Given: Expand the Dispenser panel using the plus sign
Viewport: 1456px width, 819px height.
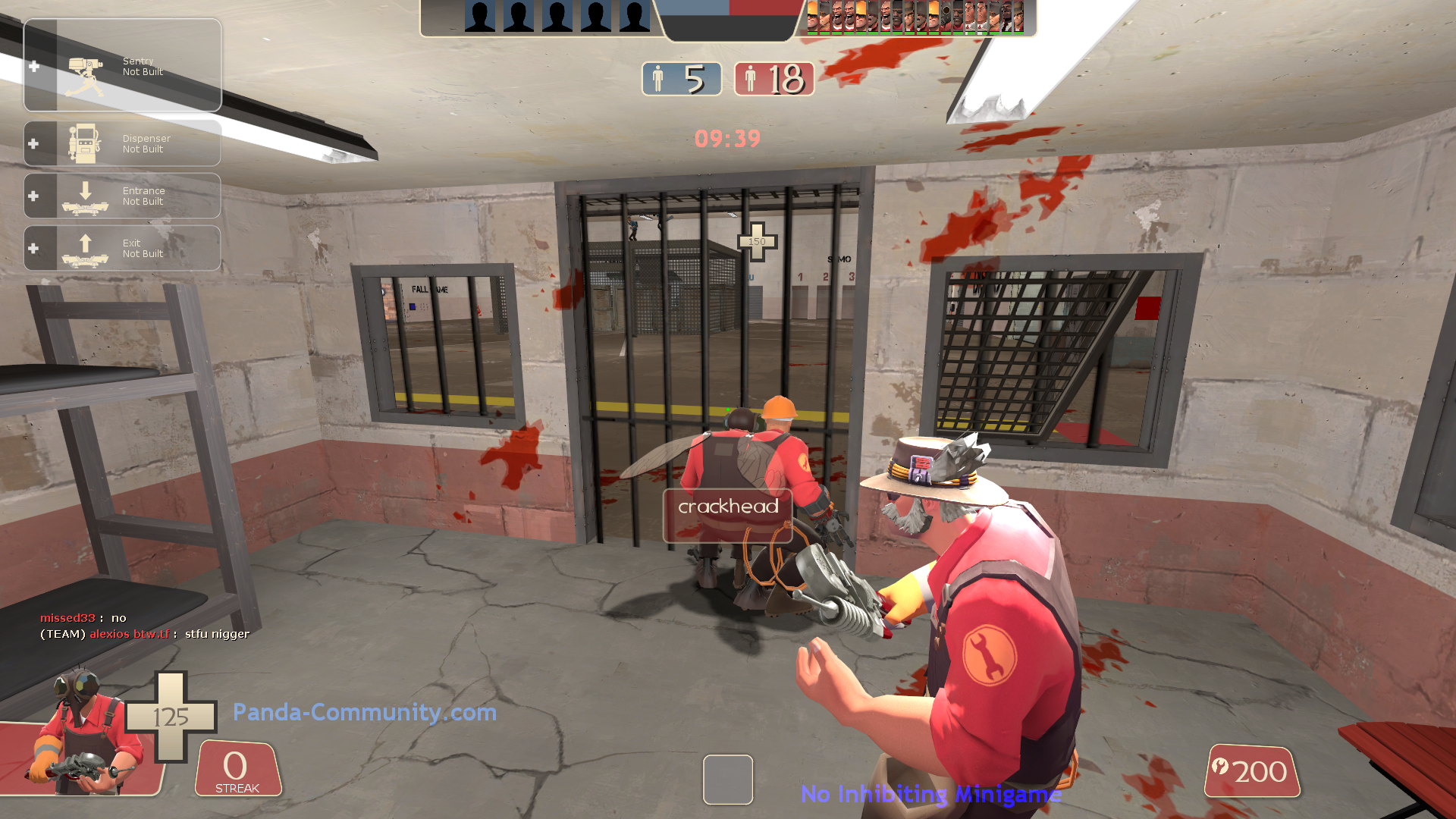Looking at the screenshot, I should 34,144.
